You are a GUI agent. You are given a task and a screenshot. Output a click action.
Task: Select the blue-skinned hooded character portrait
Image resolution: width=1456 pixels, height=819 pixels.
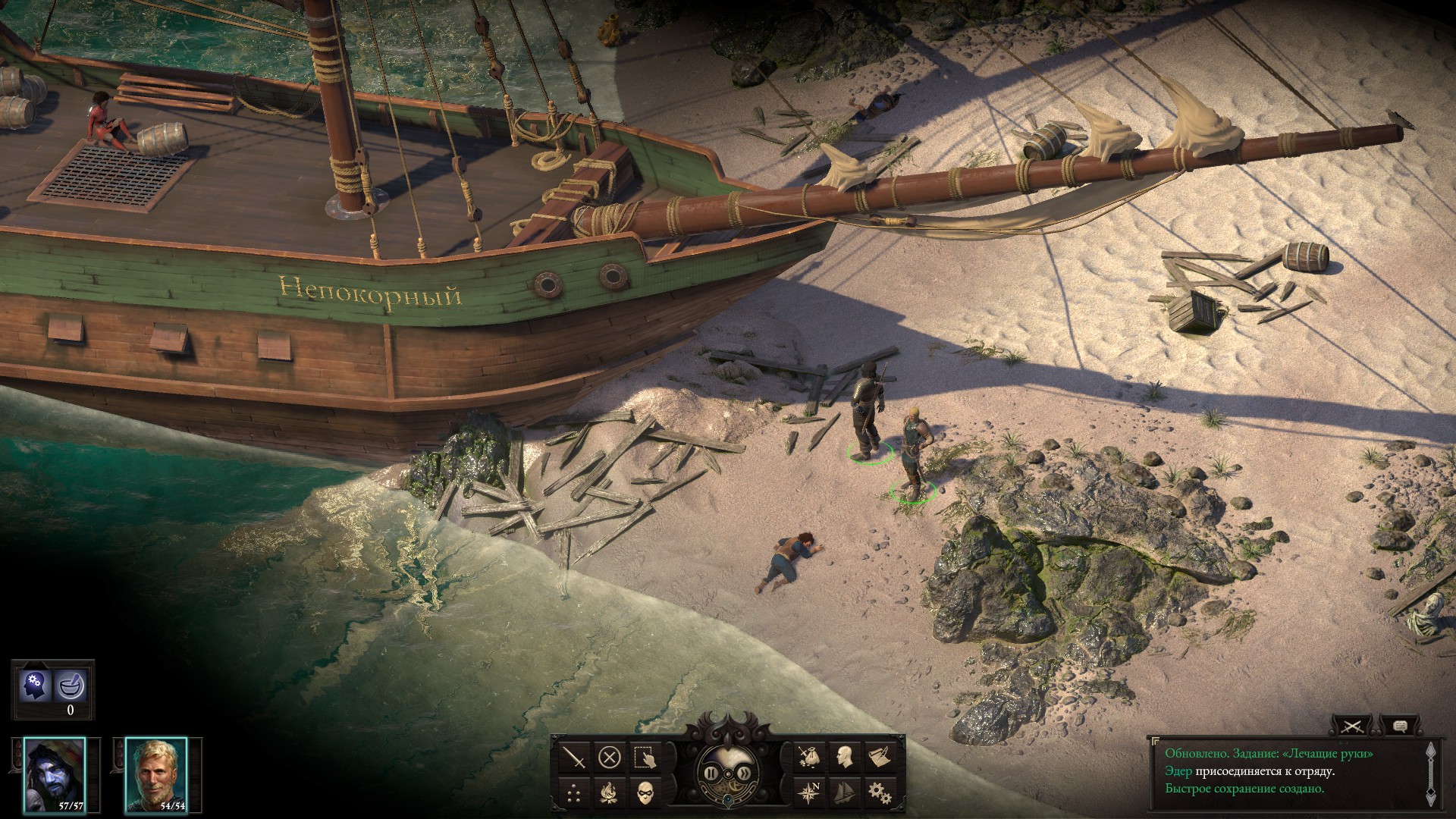tap(54, 775)
